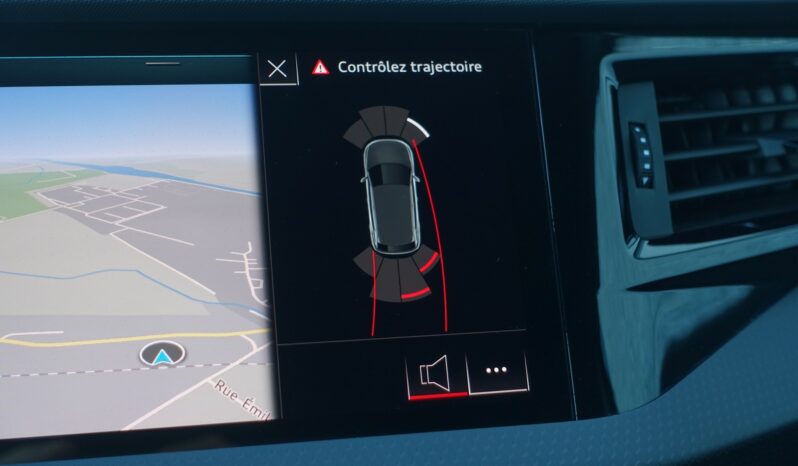Open the three-dots more options menu
The height and width of the screenshot is (466, 798).
tap(497, 371)
